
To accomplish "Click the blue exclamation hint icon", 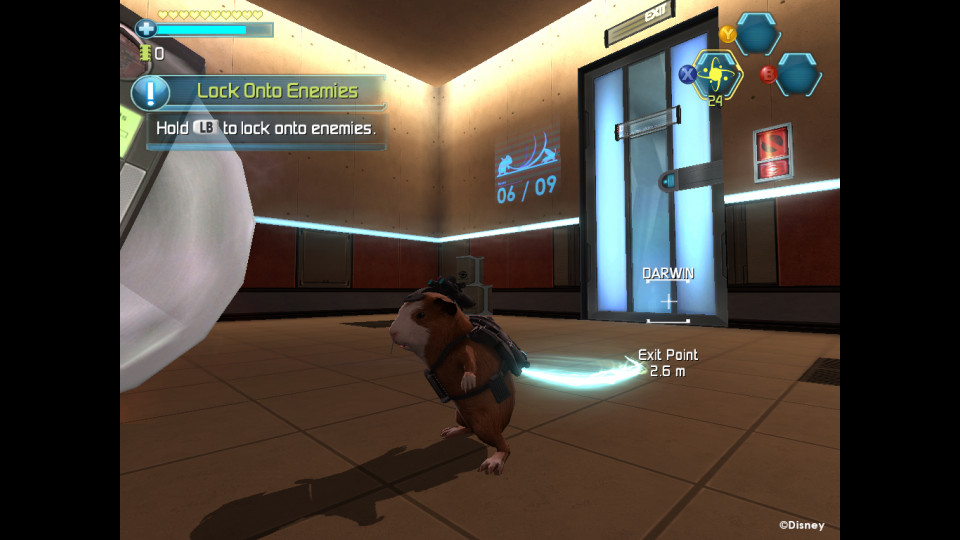I will (151, 92).
